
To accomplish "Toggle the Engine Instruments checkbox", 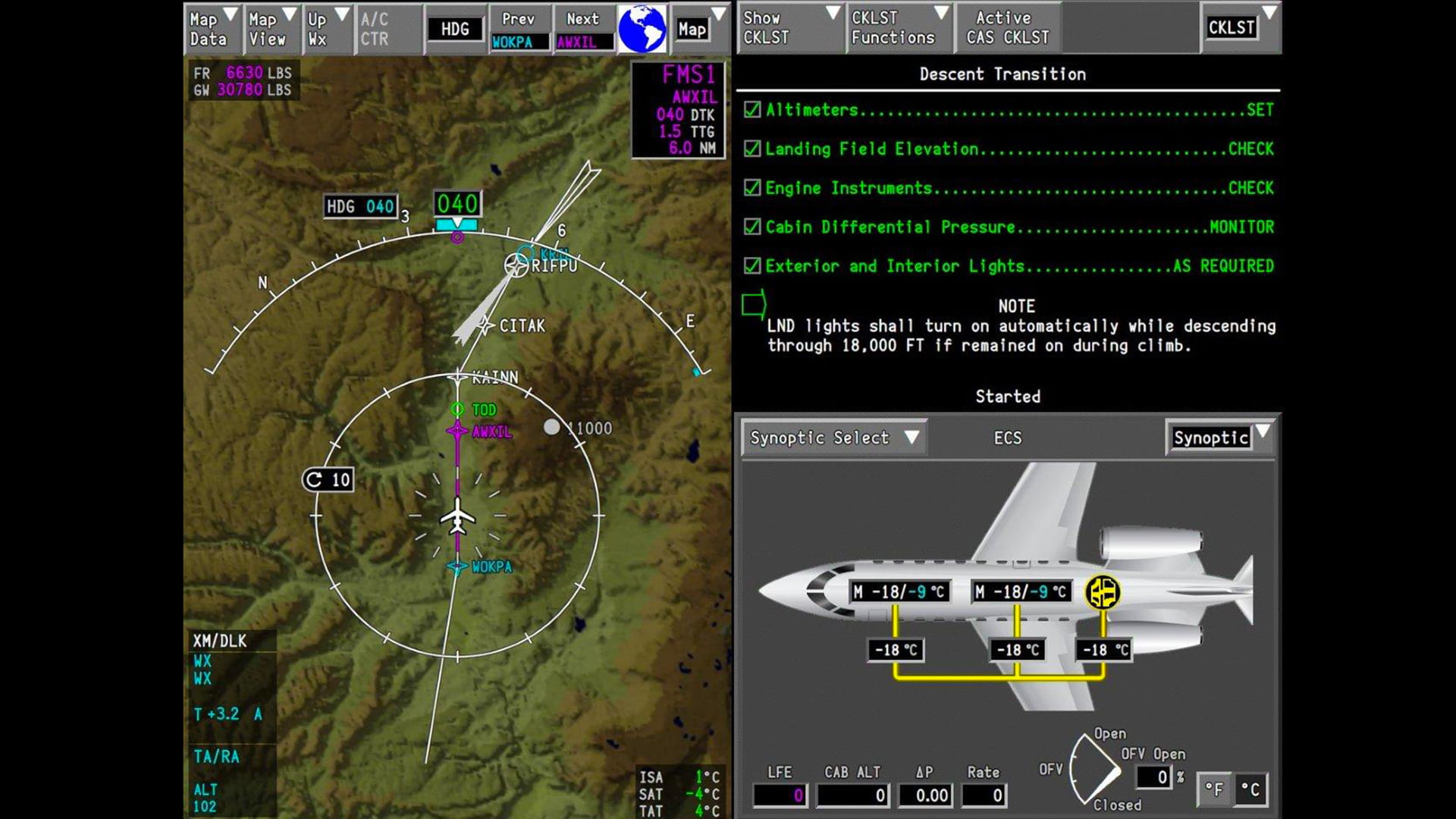I will tap(751, 187).
